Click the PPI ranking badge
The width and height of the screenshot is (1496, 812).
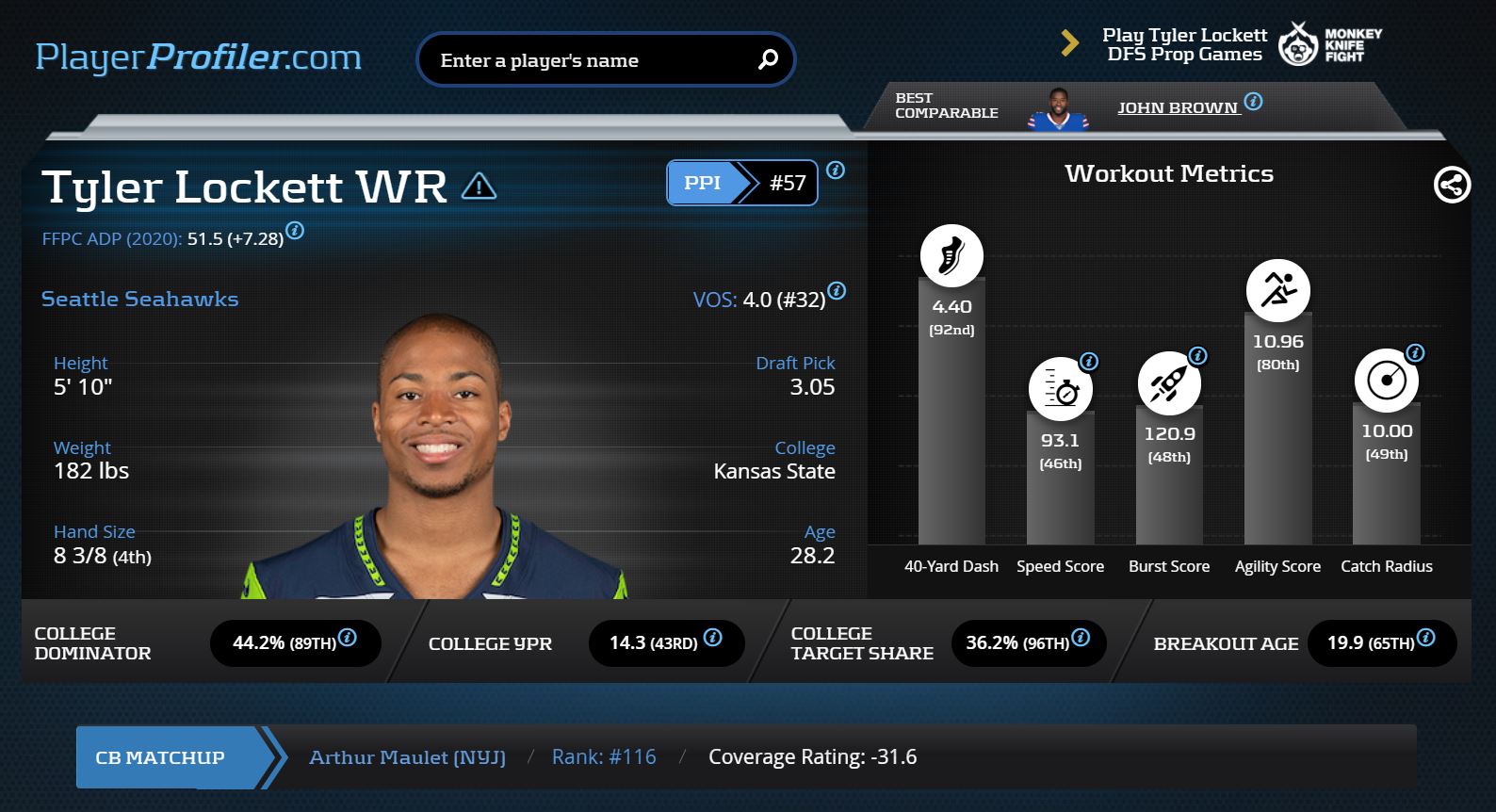tap(741, 183)
